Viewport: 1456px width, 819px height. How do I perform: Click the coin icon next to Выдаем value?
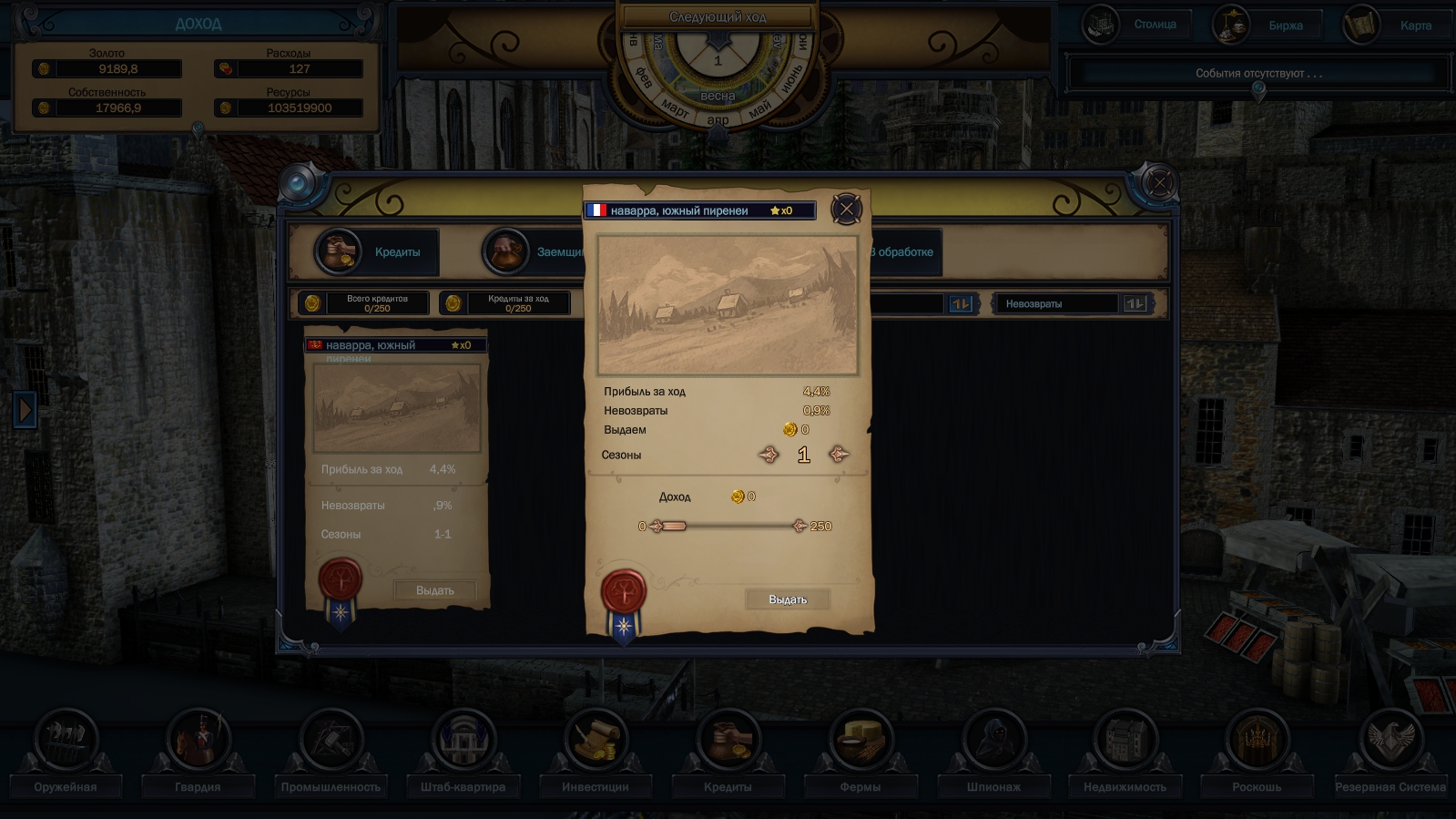[x=790, y=429]
